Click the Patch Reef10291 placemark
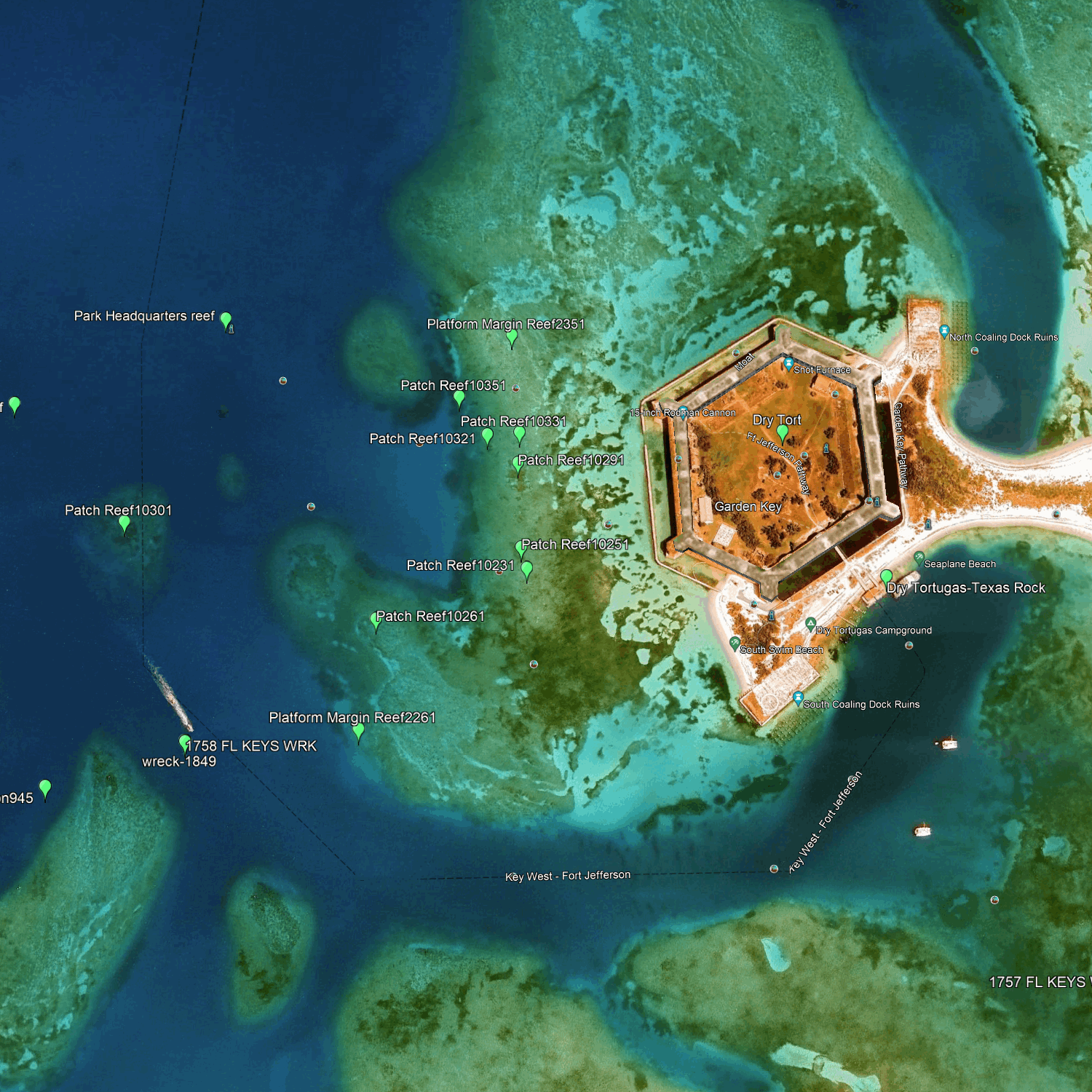Viewport: 1092px width, 1092px height. [518, 464]
